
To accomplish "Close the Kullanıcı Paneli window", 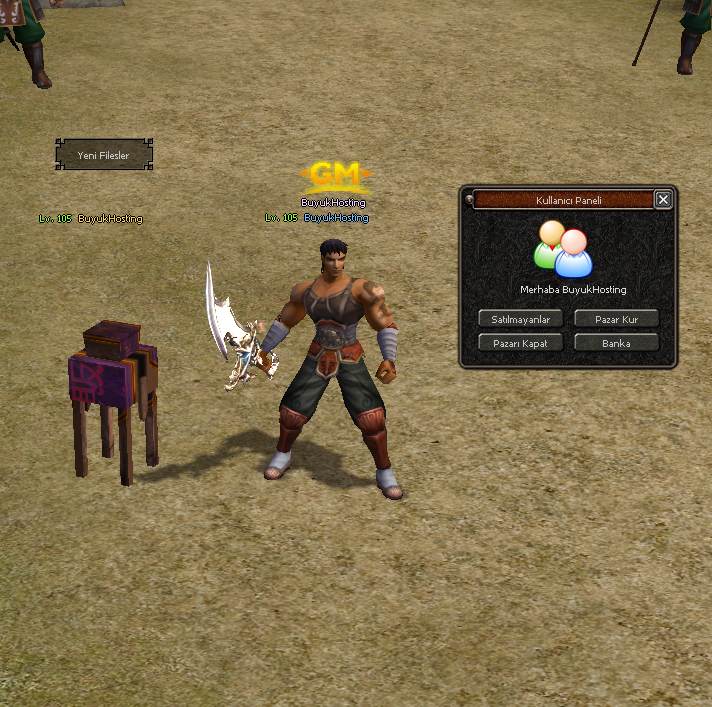I will pos(663,200).
